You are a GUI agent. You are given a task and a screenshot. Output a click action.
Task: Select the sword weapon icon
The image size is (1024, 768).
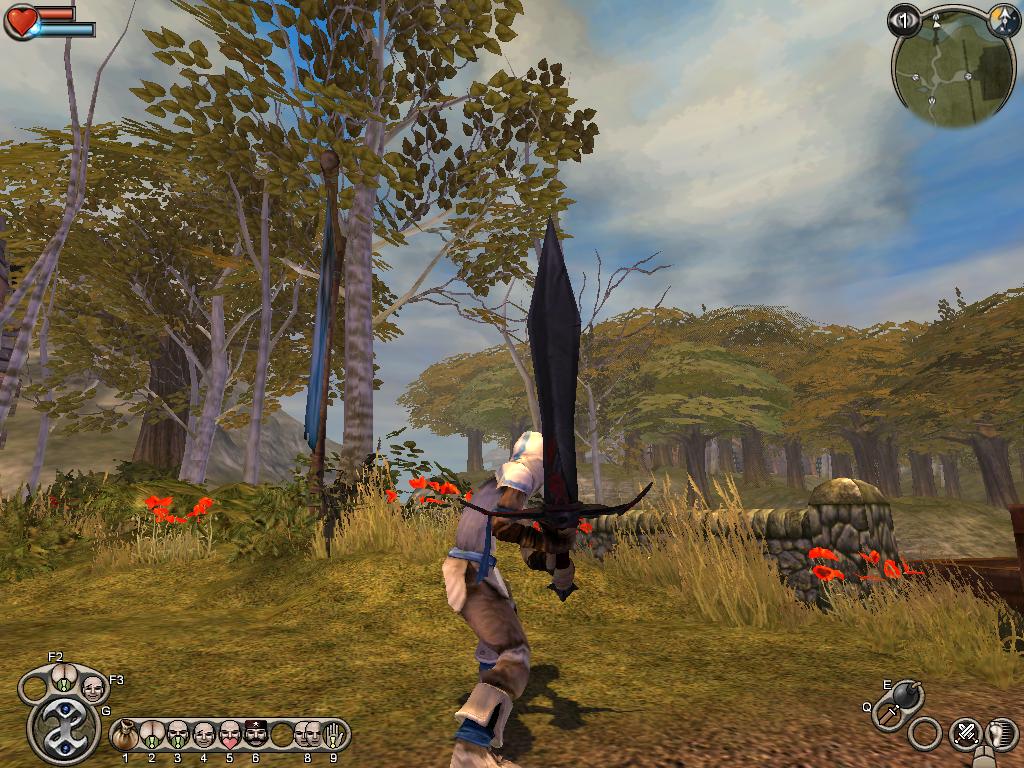click(890, 714)
